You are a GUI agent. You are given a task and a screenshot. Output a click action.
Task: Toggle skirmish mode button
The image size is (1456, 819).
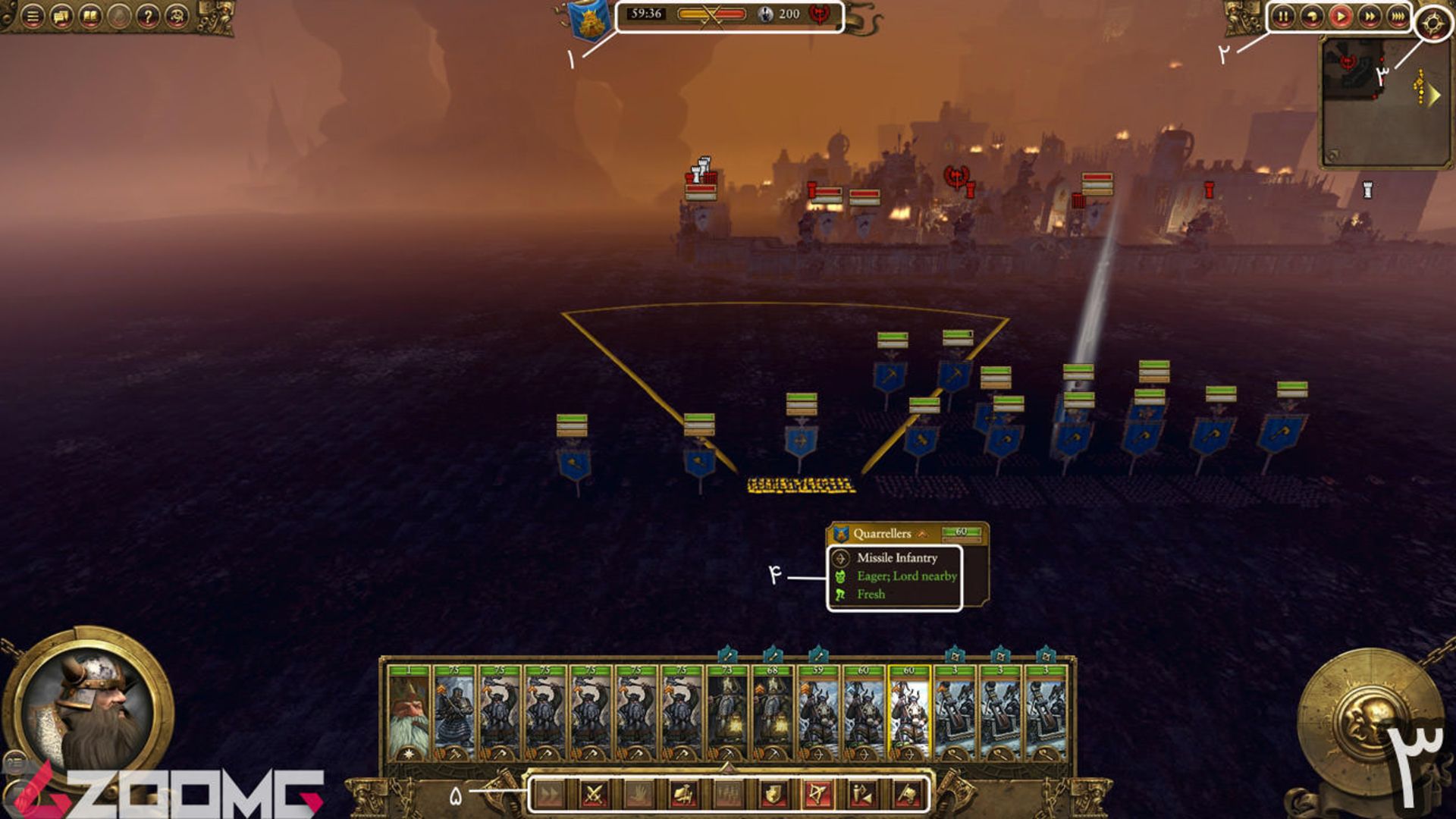(x=862, y=794)
